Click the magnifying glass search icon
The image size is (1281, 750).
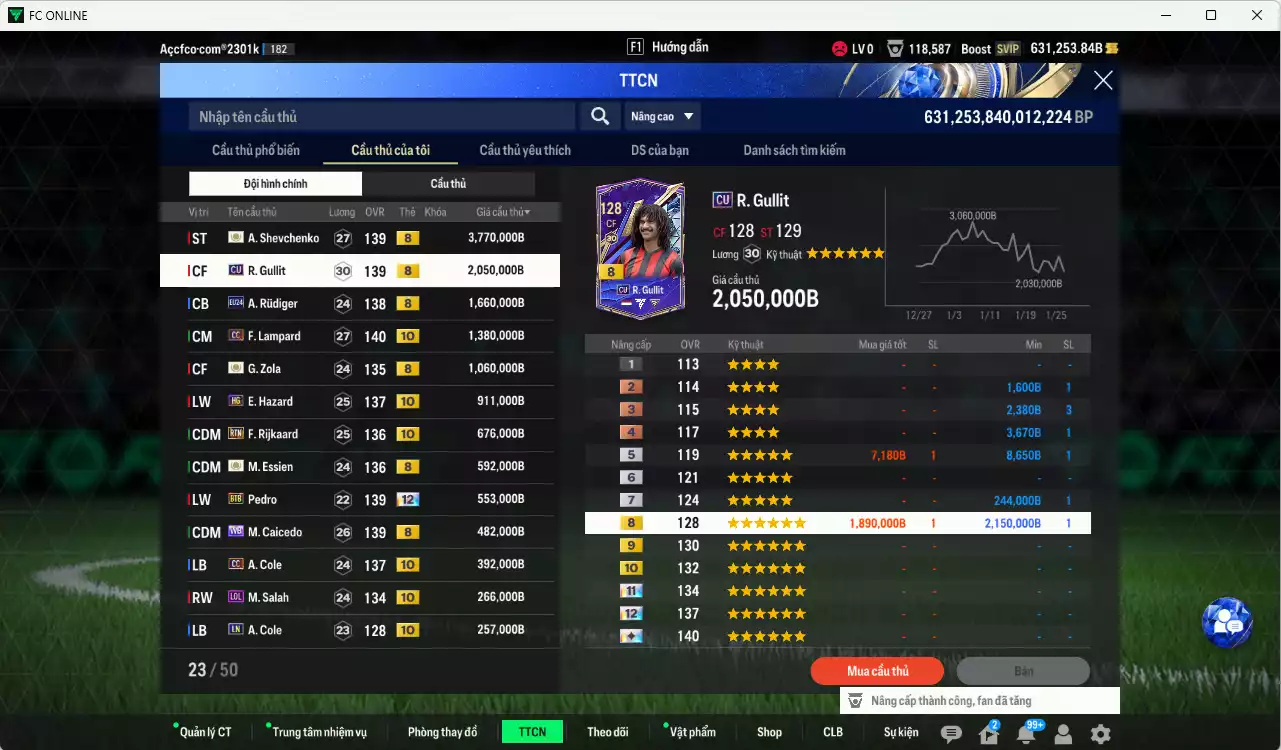(x=599, y=116)
